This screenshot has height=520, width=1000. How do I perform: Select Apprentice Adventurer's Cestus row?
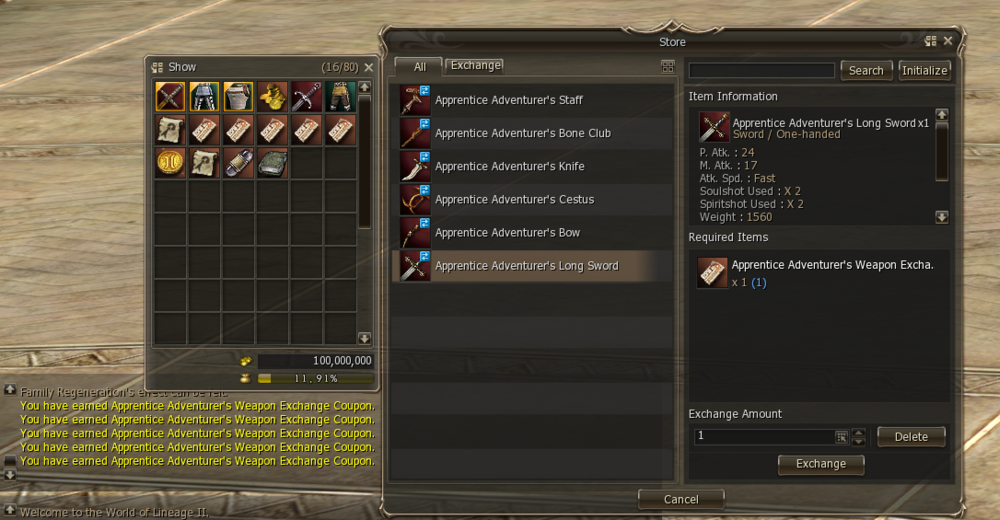[x=514, y=199]
